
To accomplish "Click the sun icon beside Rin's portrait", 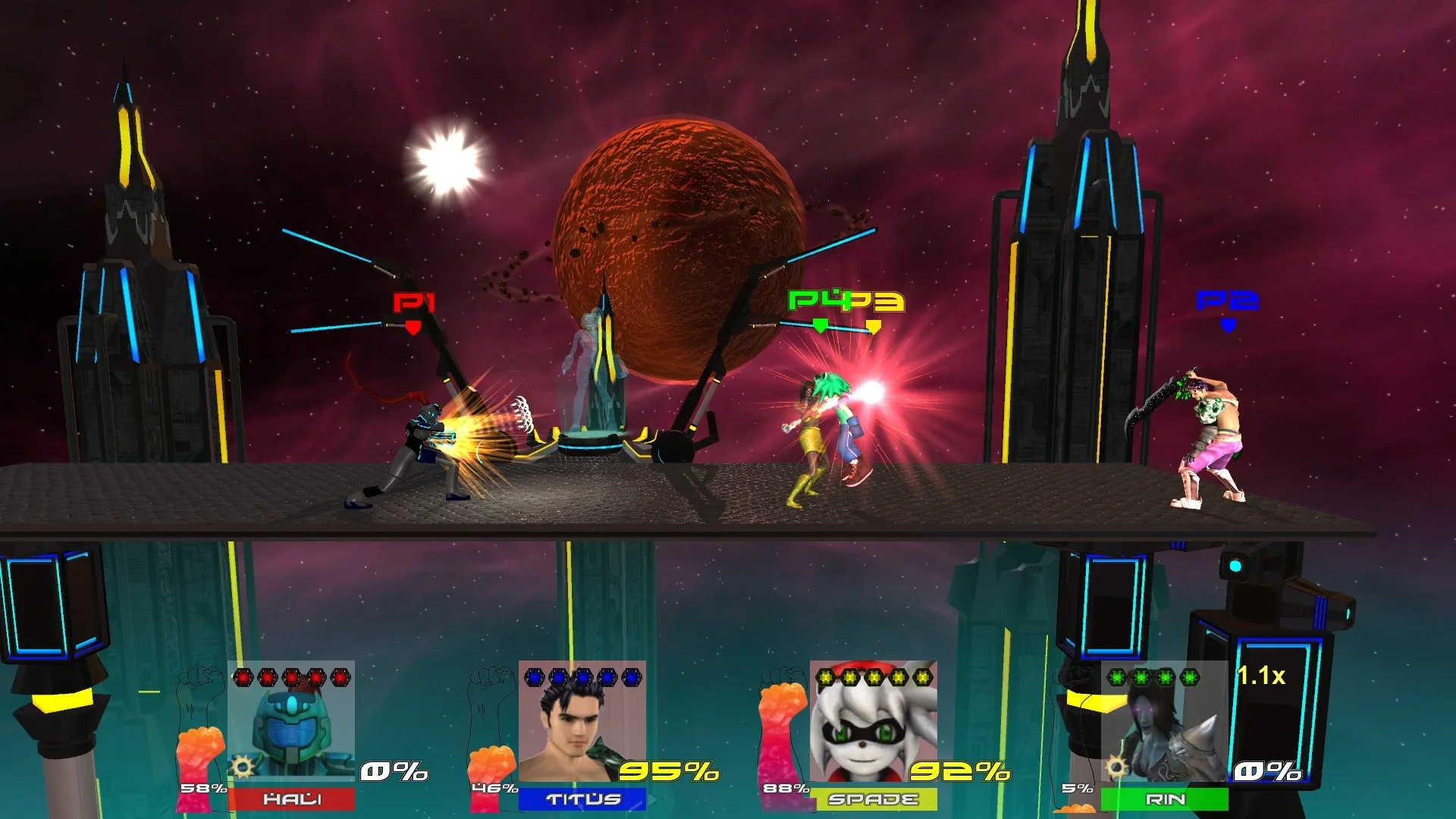I will (1116, 767).
